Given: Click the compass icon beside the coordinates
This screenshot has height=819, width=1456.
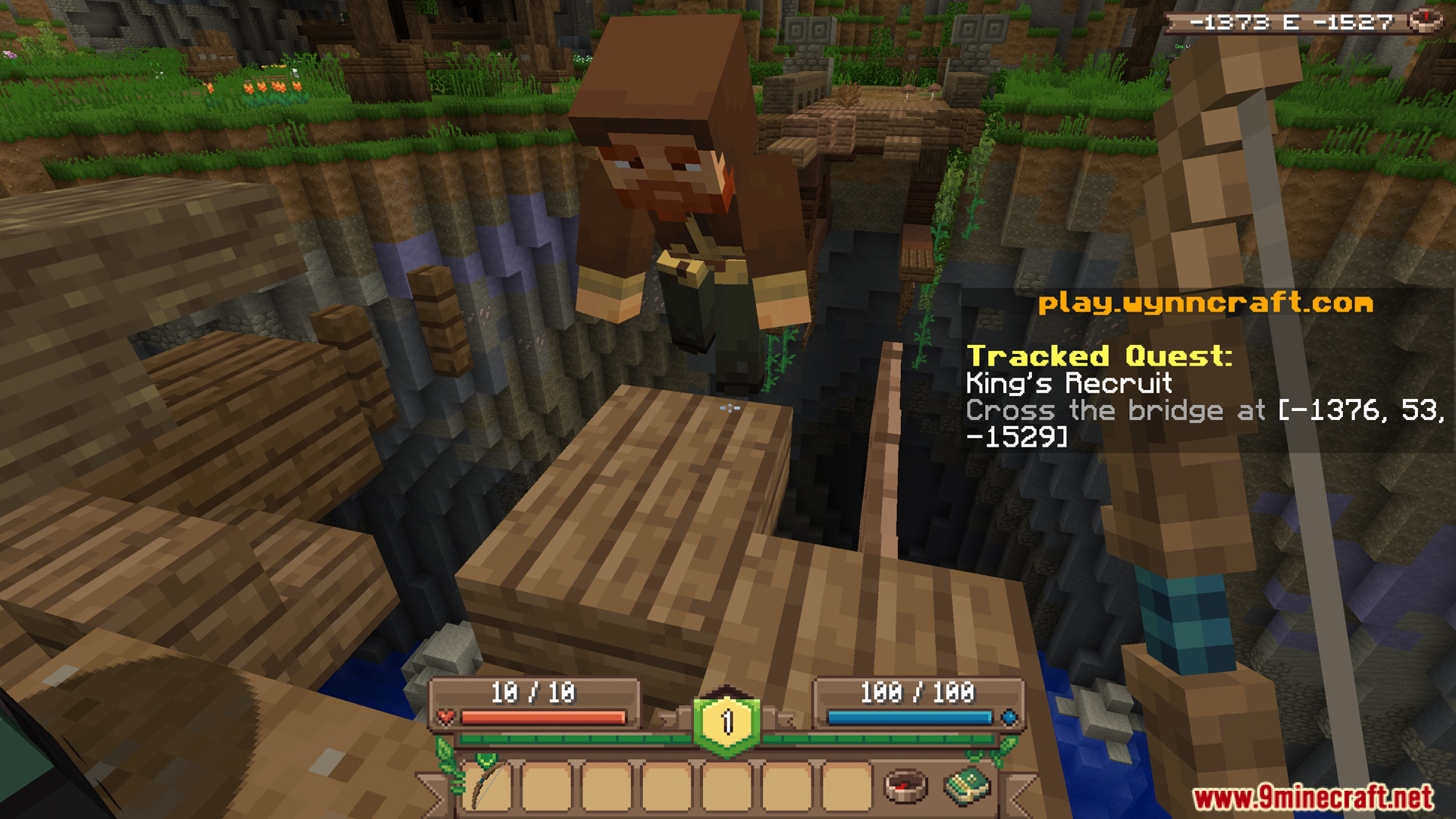Looking at the screenshot, I should pyautogui.click(x=1425, y=20).
